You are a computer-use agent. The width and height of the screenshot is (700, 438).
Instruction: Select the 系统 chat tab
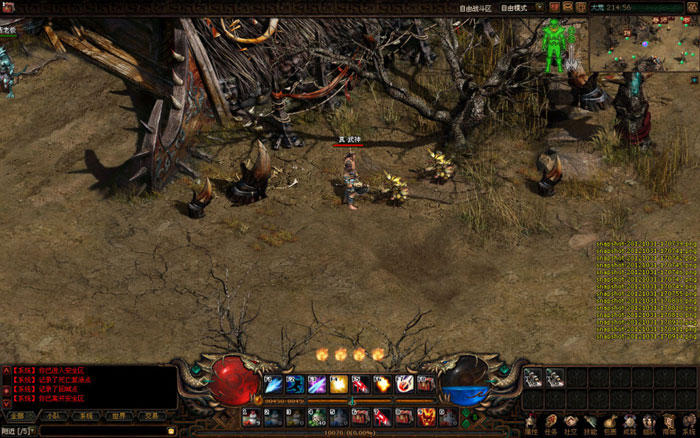[x=87, y=415]
